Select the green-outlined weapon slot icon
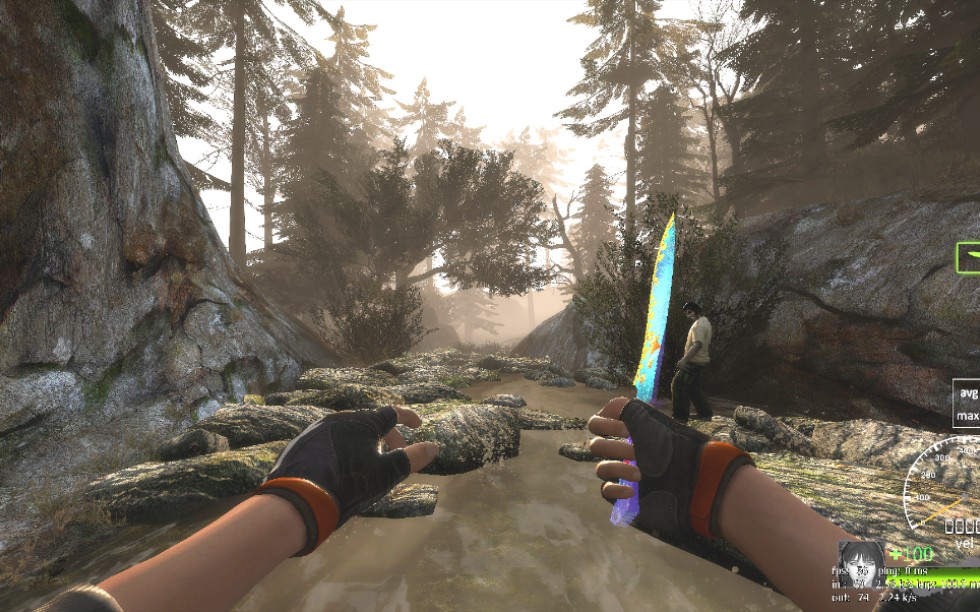The image size is (980, 612). point(968,258)
